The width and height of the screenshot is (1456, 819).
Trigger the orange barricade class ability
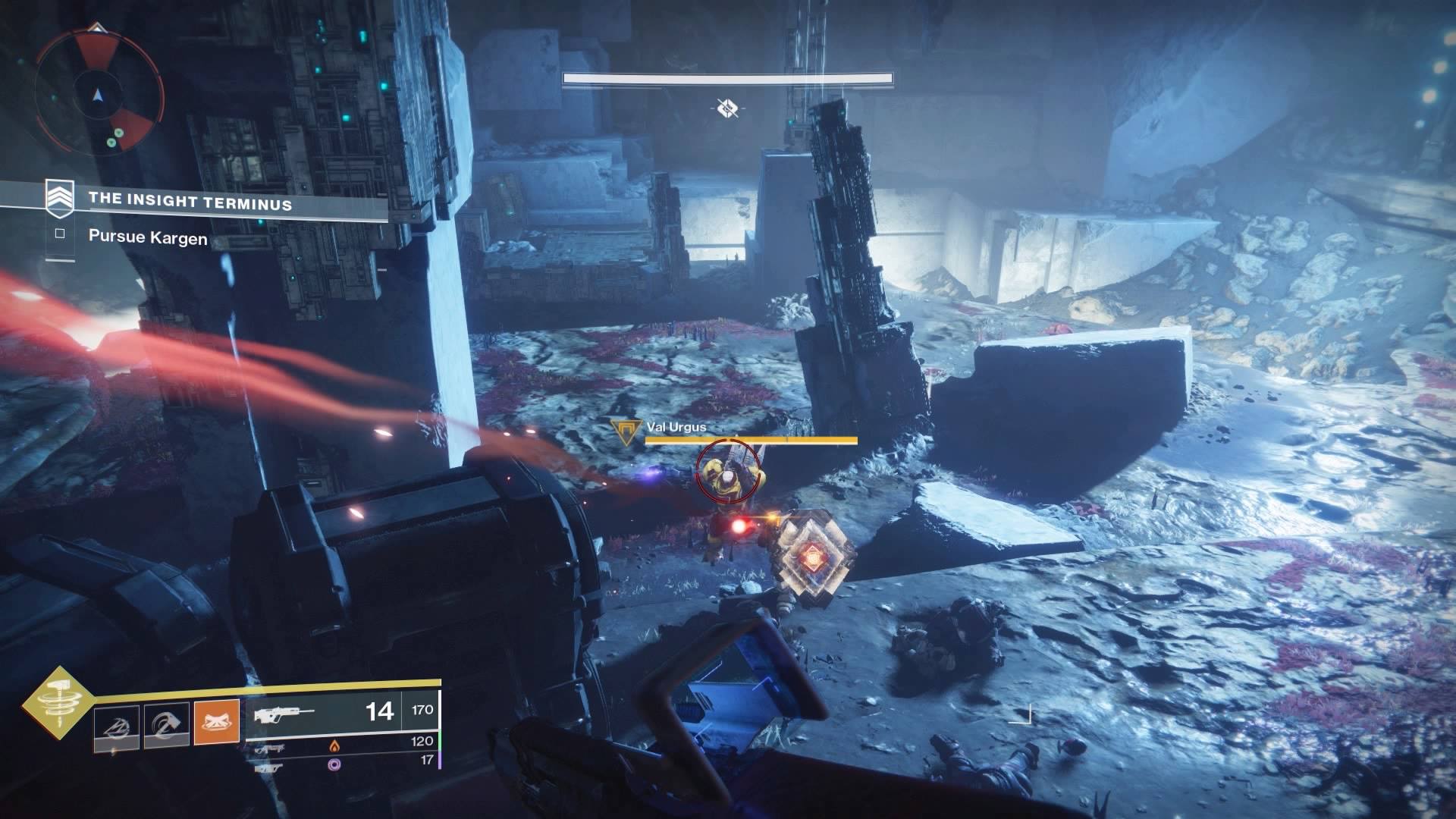tap(216, 722)
